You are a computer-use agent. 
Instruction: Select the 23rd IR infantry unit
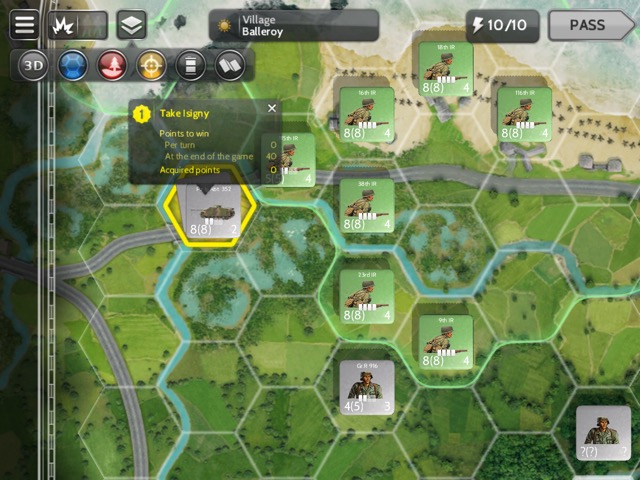[365, 296]
